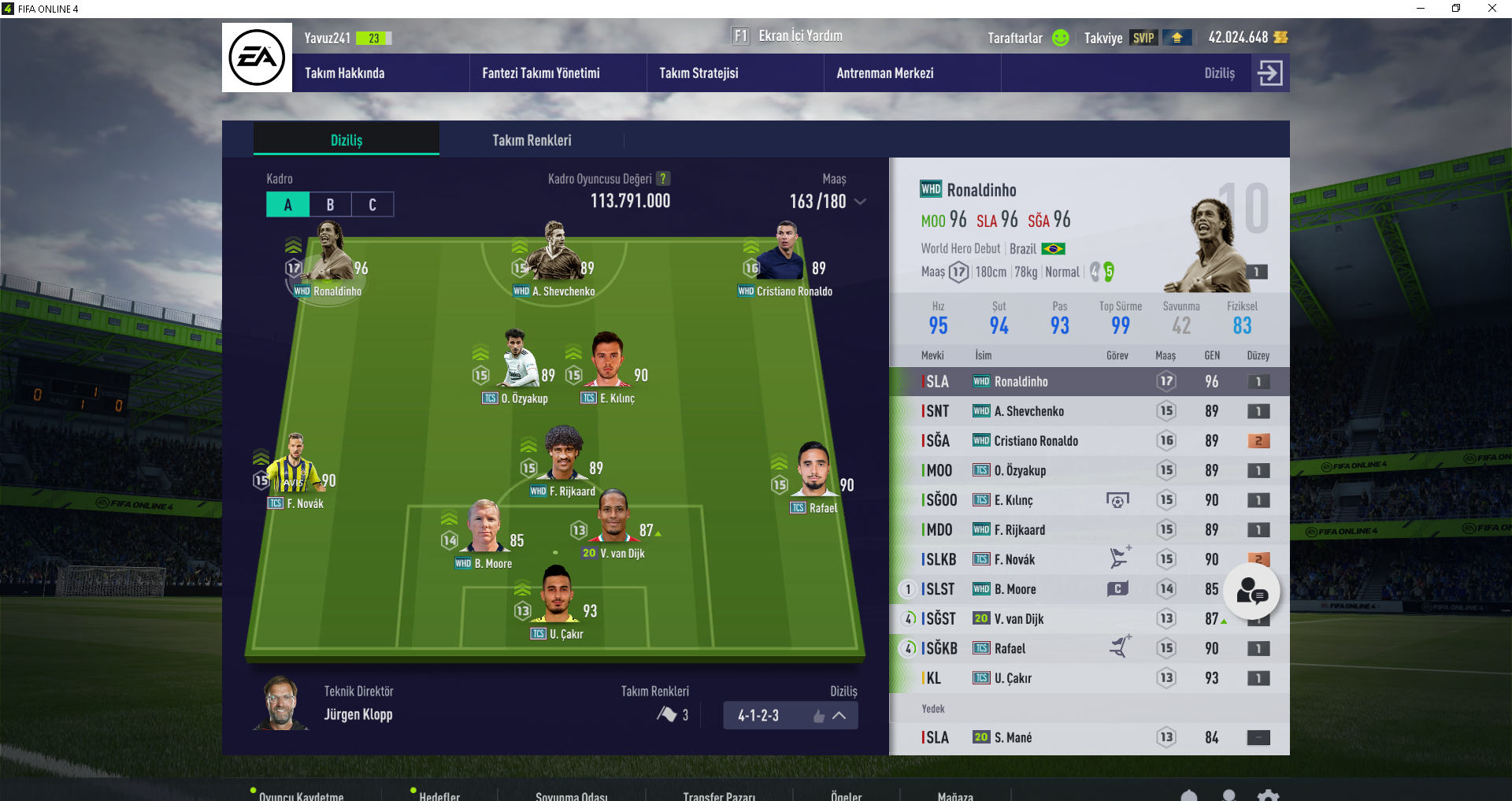Screen dimensions: 1512x801
Task: Select squad slot B
Action: tap(329, 204)
